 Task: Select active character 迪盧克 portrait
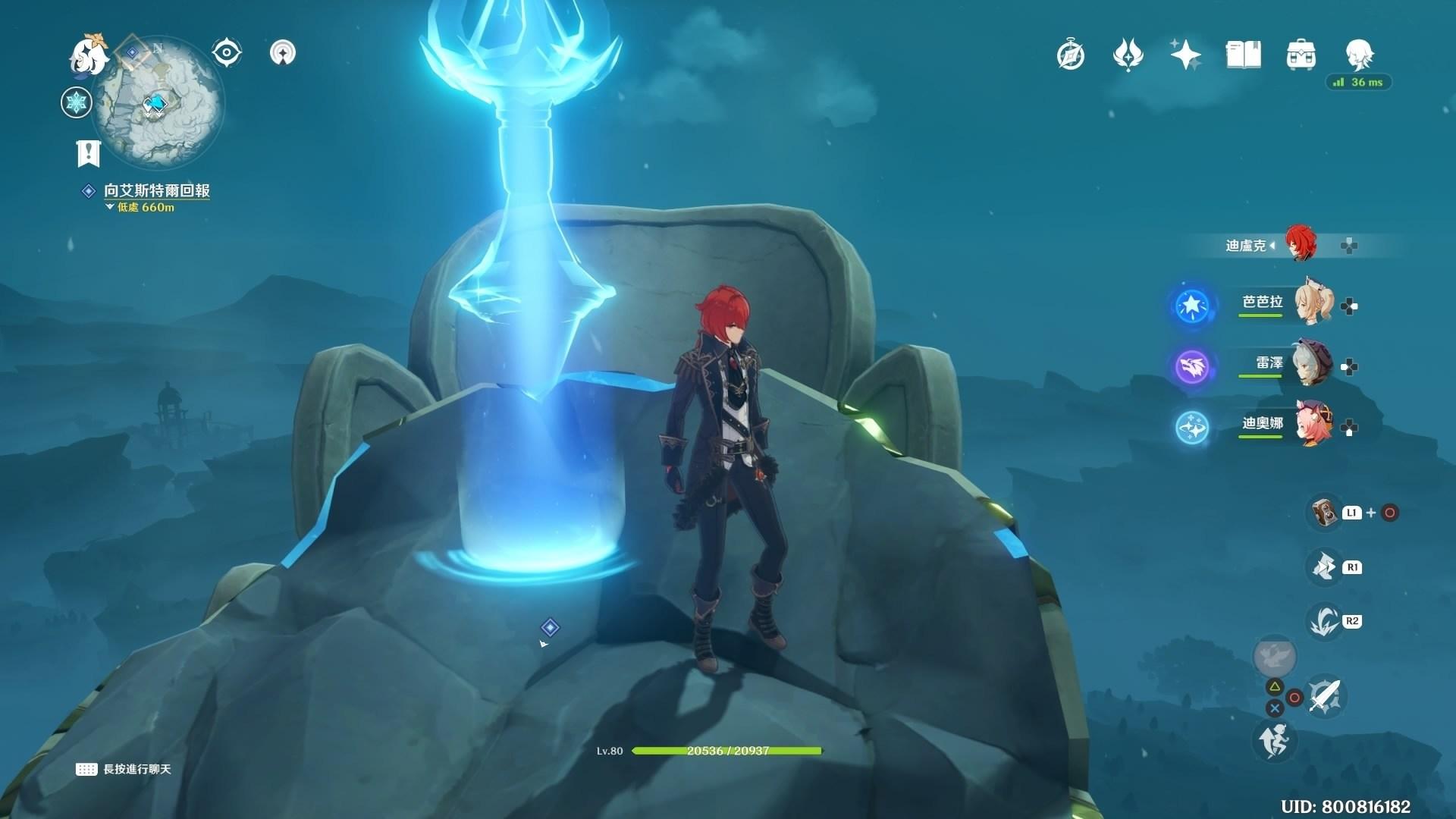(x=1300, y=243)
